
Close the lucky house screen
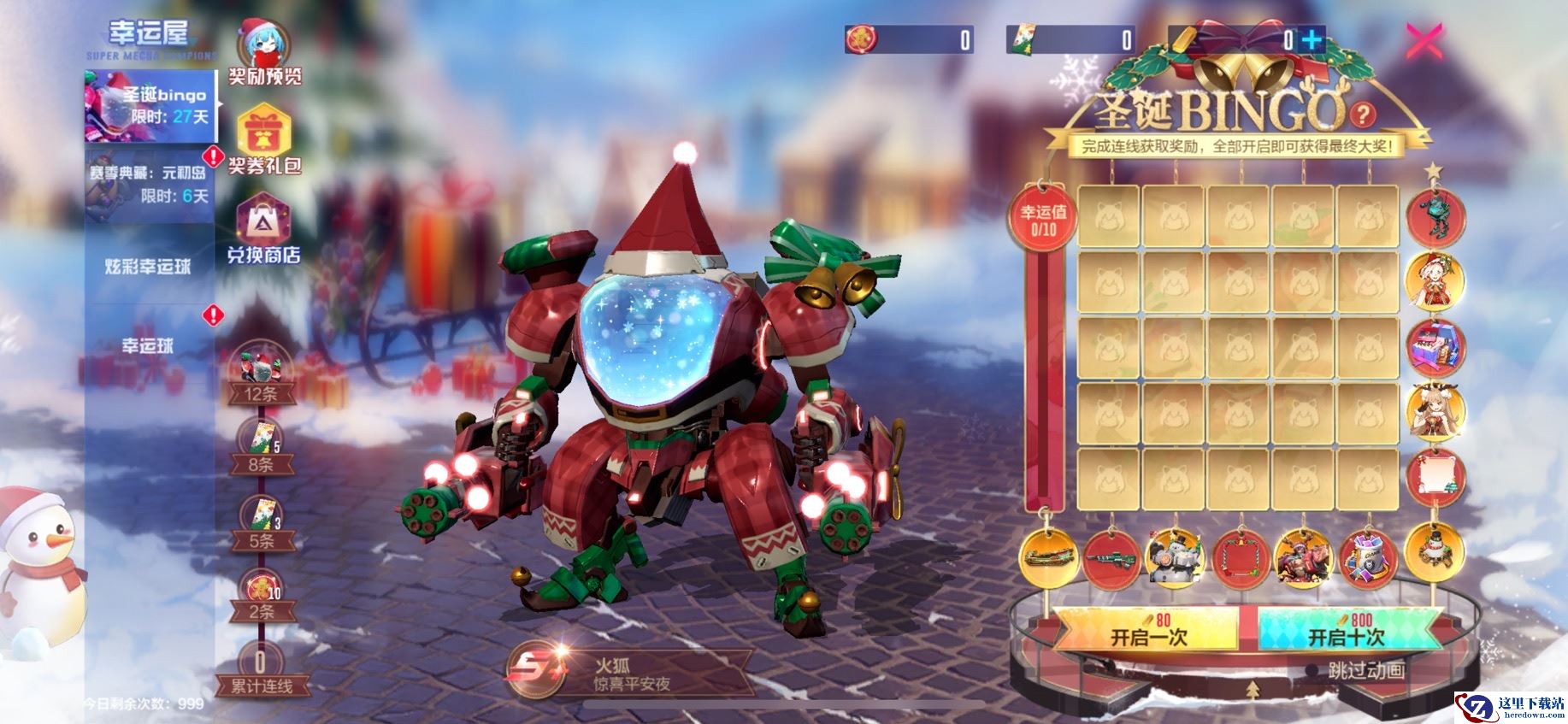point(1424,41)
